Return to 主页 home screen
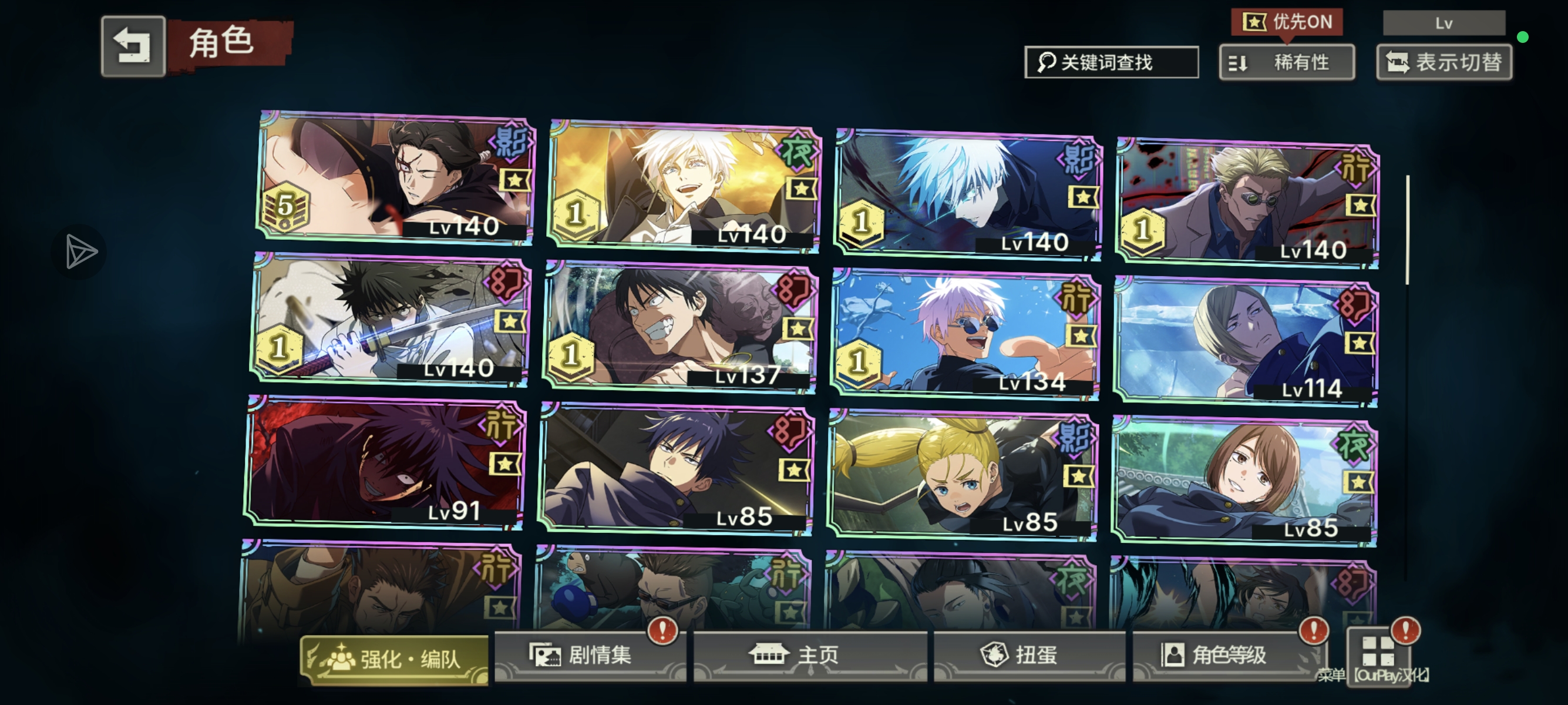 (x=810, y=656)
